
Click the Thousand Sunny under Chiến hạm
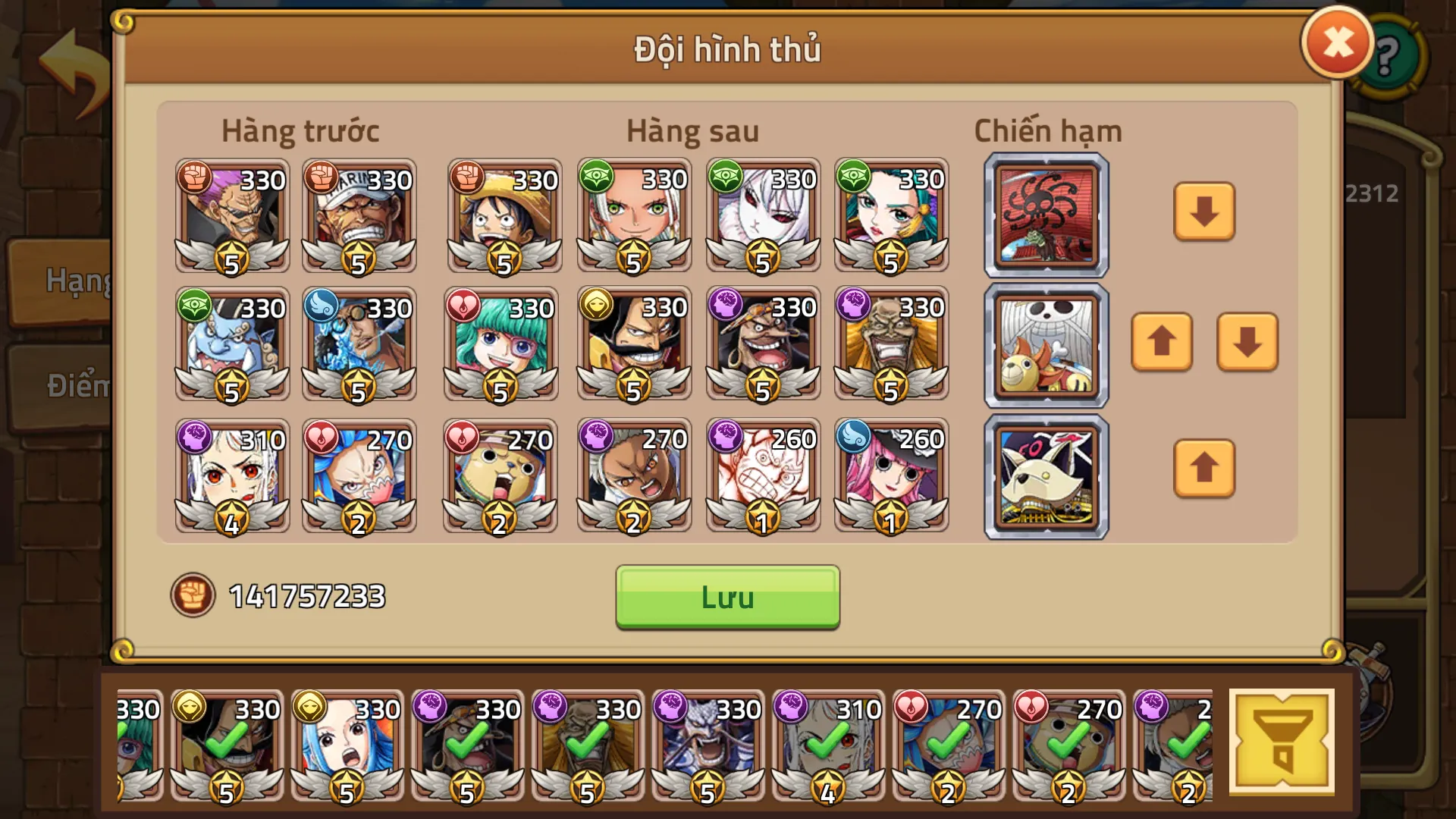(1046, 345)
